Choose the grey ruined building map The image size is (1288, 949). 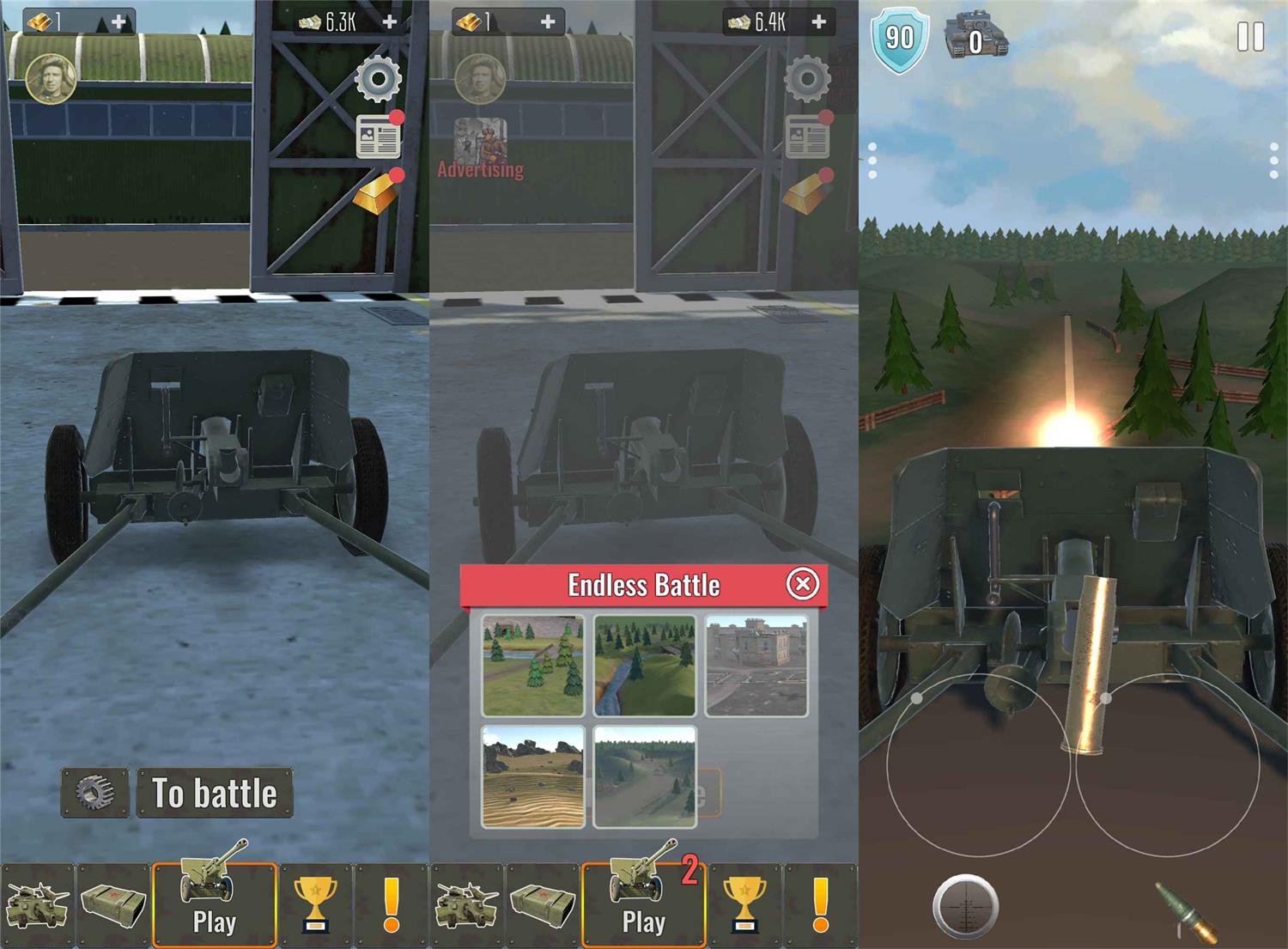click(x=756, y=666)
